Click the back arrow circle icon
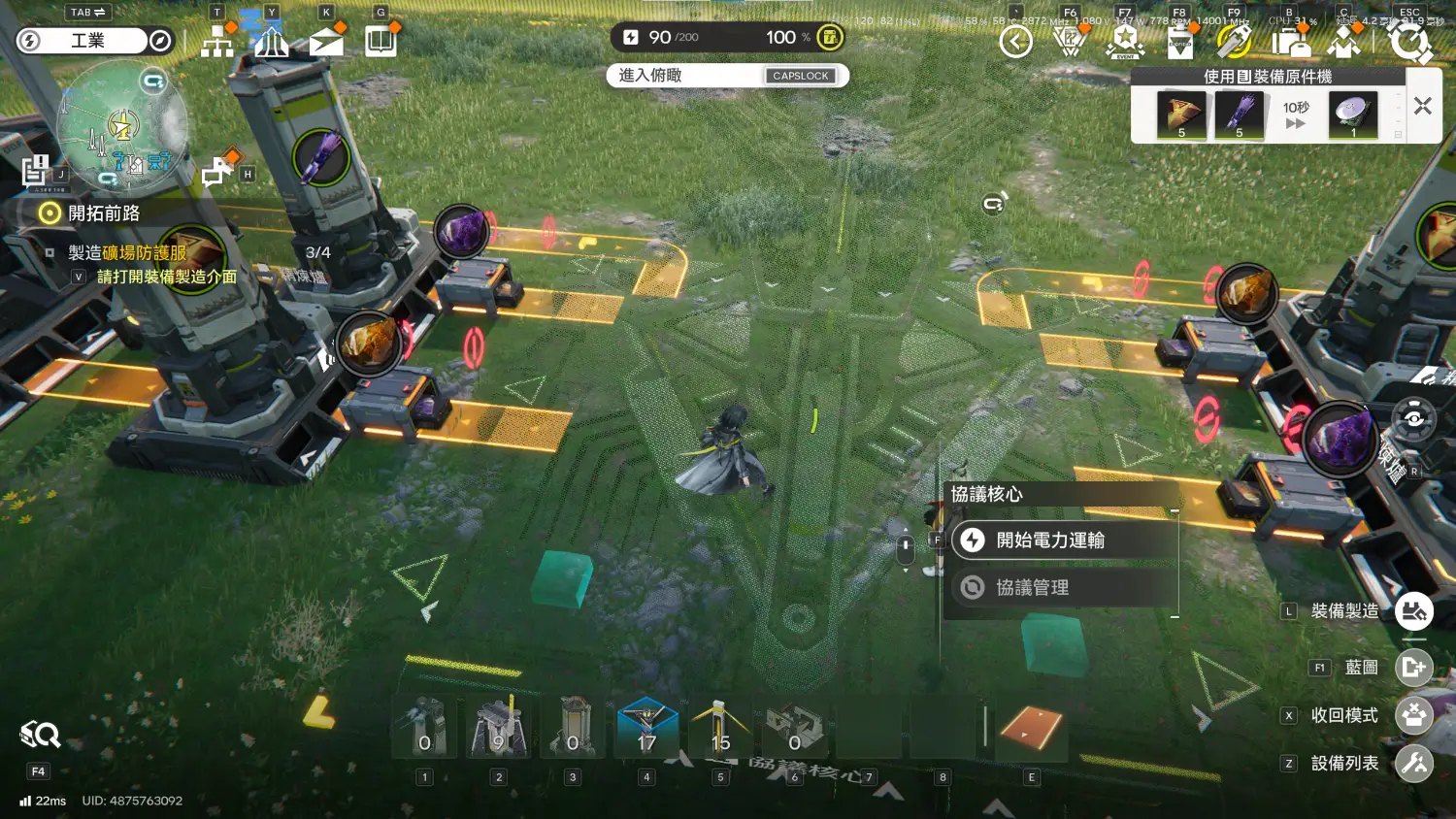The width and height of the screenshot is (1456, 819). coord(1015,42)
